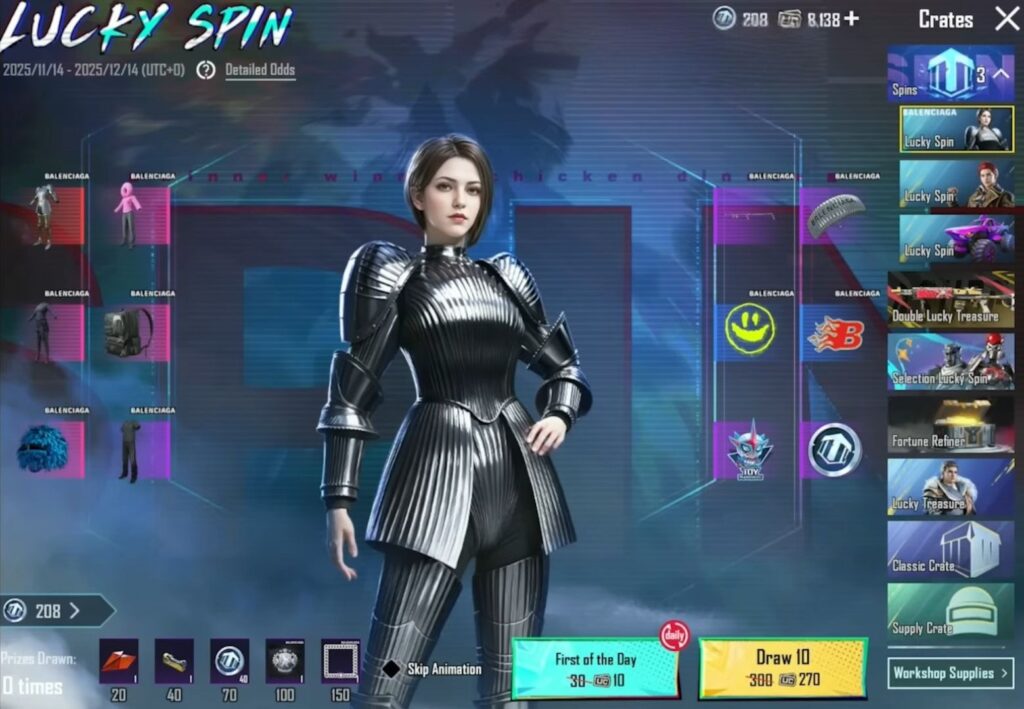
Task: Select the Lucky Treasure crate
Action: [x=950, y=487]
